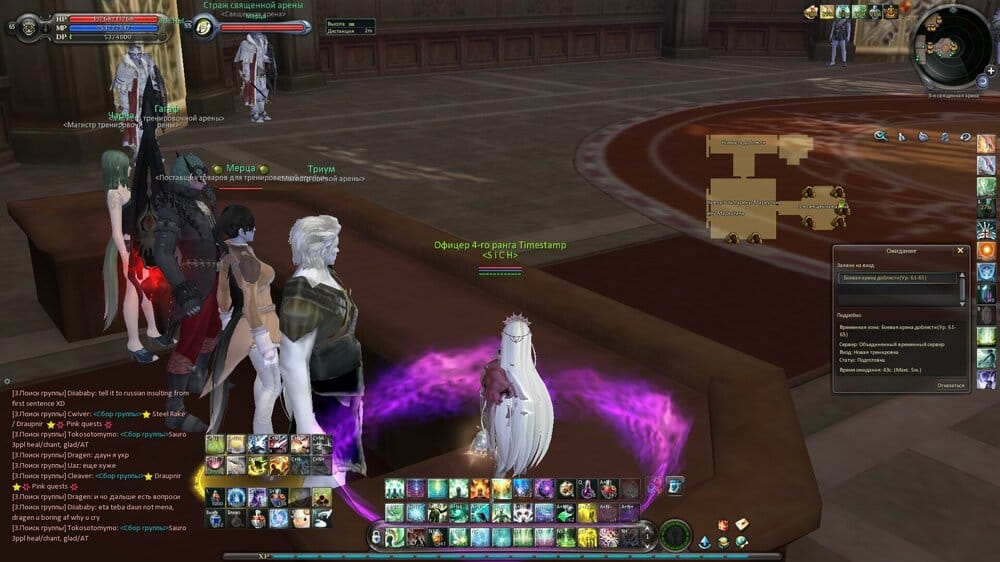Select the orange flame skill in top hotbar row
Screen dimensions: 1000x562
(480, 488)
